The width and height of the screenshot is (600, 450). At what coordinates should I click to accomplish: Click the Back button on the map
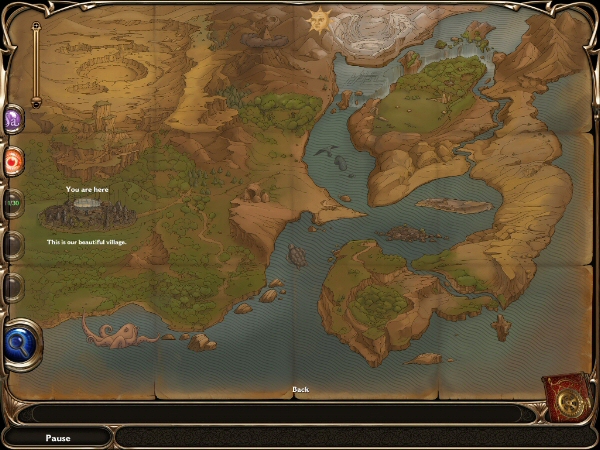click(x=300, y=389)
